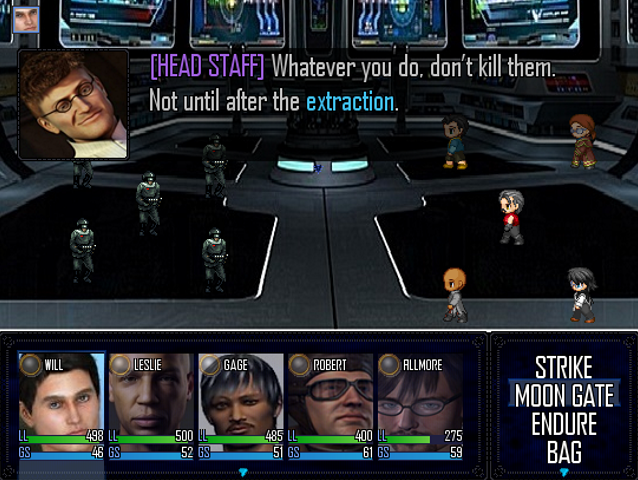
Task: Click the down arrow below party panel
Action: (x=242, y=472)
